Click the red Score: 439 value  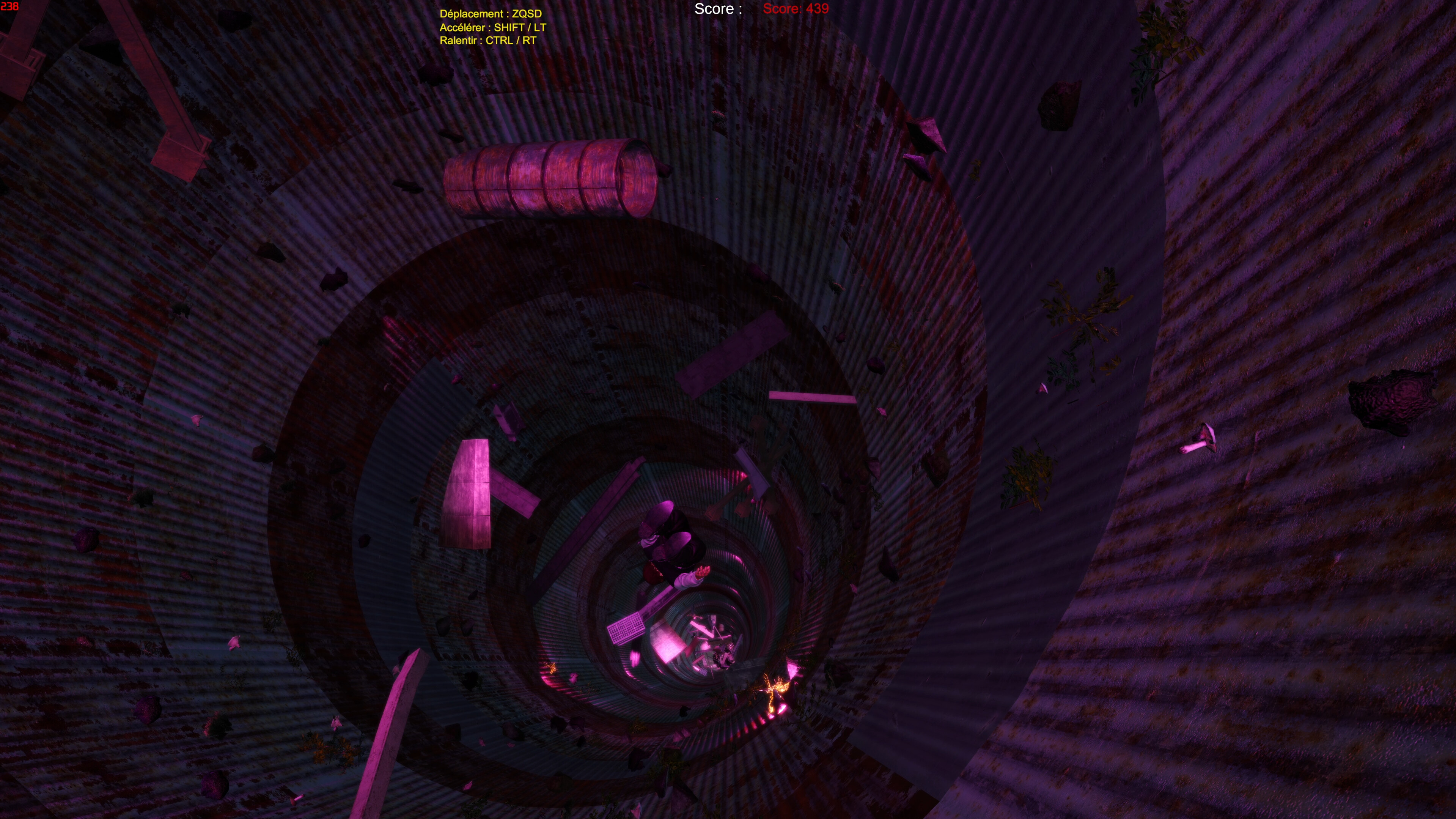tap(796, 9)
